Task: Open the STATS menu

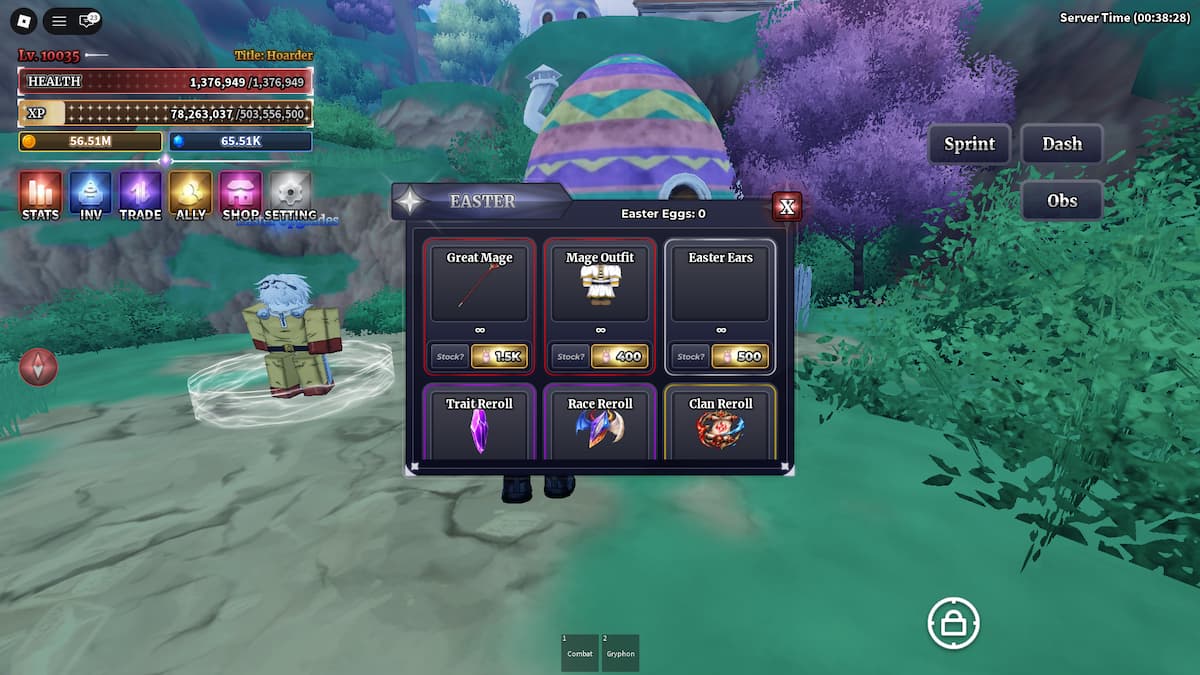Action: [40, 194]
